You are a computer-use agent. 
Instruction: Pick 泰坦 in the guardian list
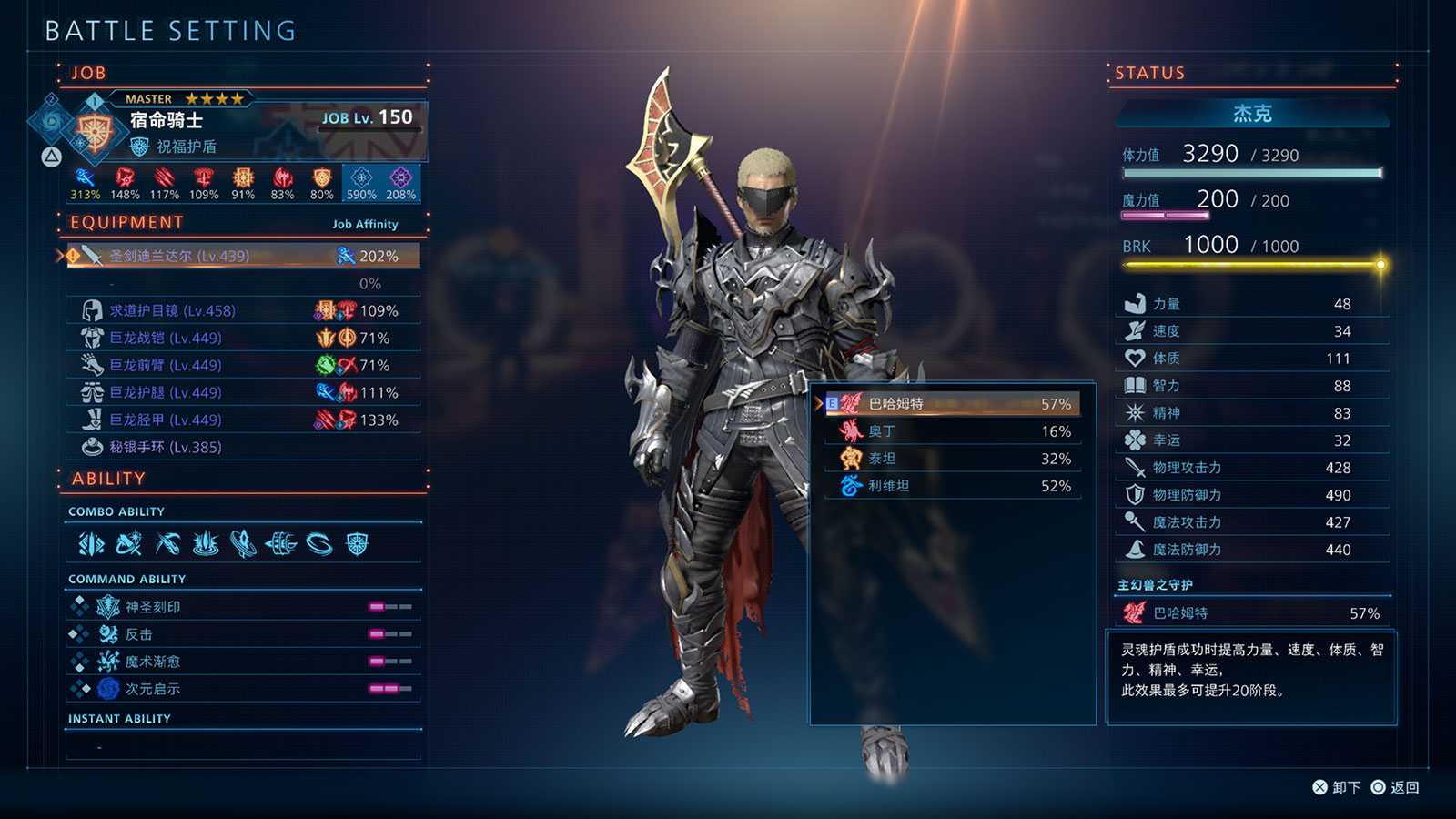tap(951, 459)
